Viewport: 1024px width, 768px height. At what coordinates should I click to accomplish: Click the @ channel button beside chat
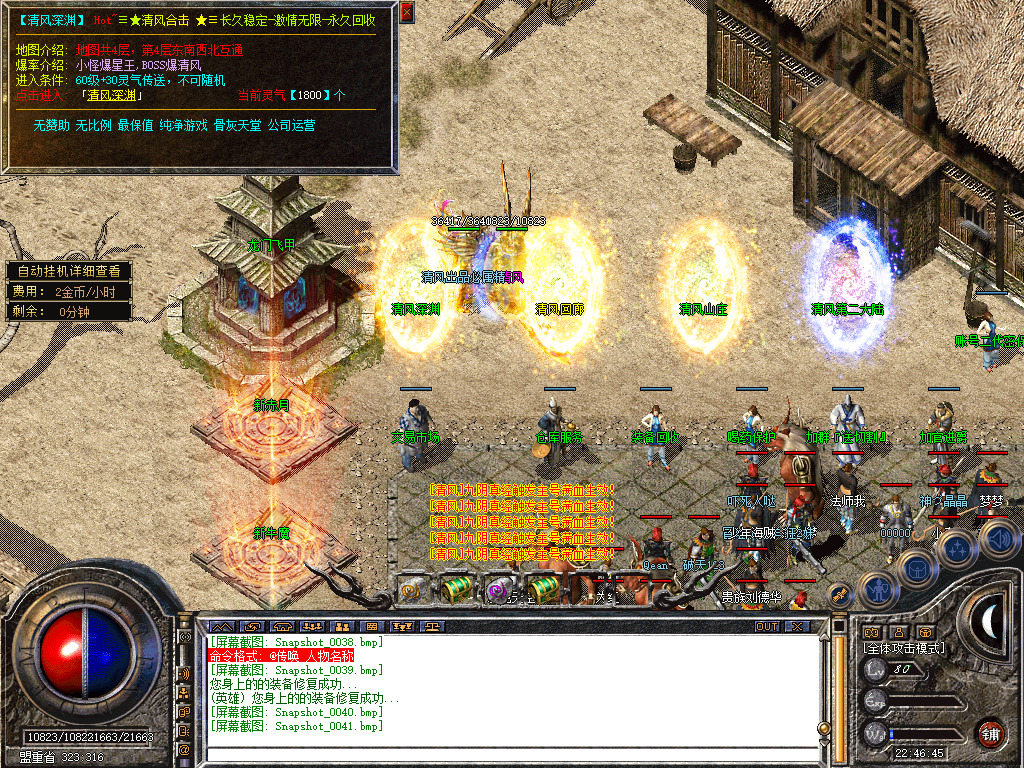pos(184,749)
